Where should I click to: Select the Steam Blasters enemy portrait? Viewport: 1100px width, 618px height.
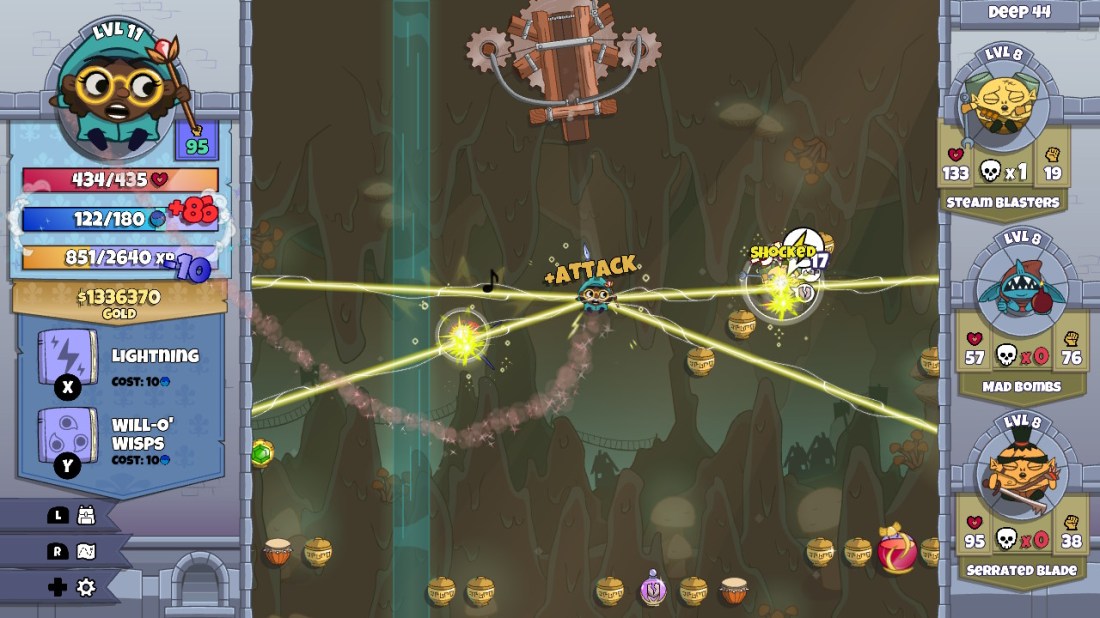pos(1003,100)
